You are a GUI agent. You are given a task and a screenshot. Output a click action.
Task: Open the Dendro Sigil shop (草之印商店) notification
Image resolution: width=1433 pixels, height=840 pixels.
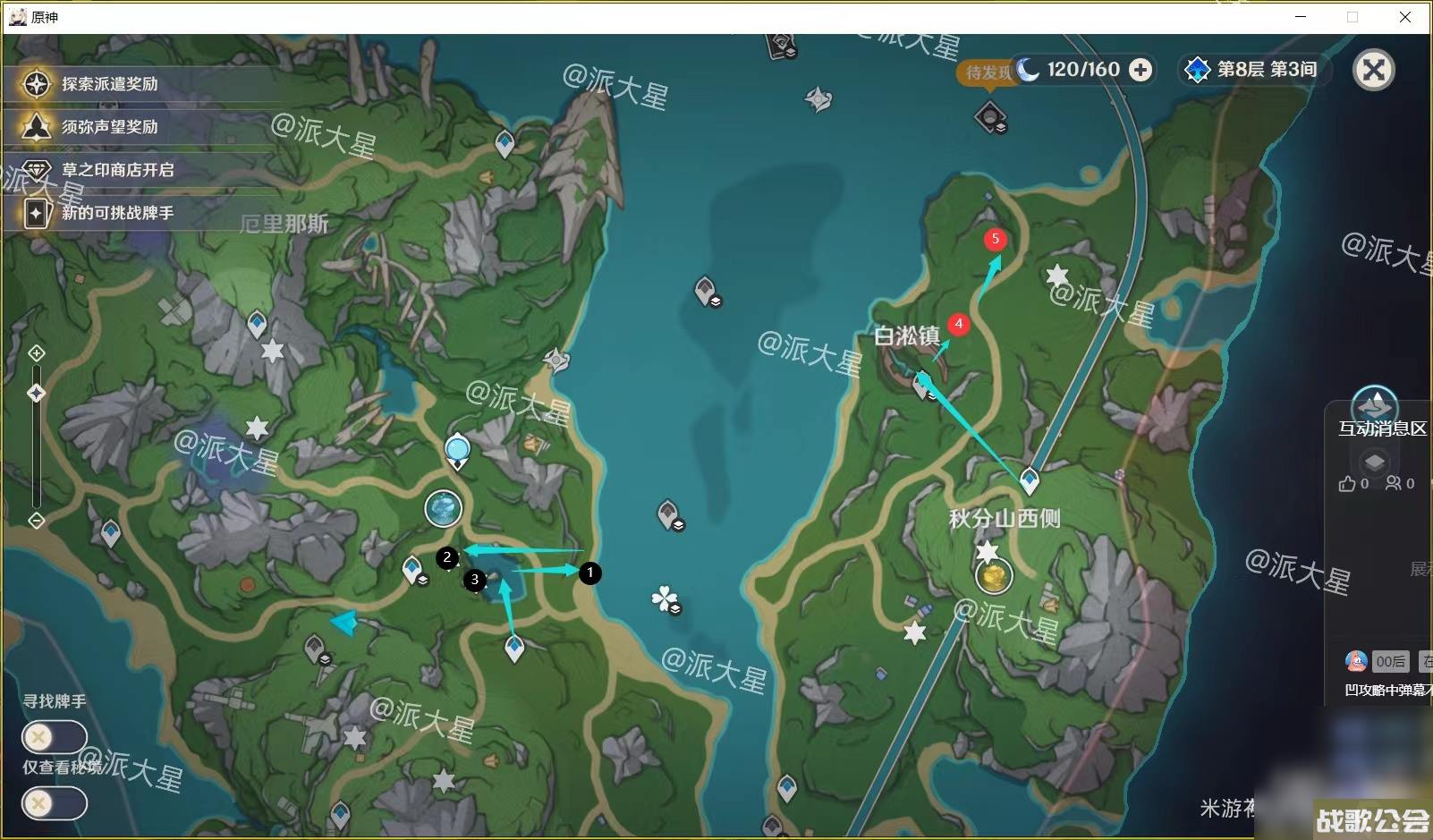115,170
